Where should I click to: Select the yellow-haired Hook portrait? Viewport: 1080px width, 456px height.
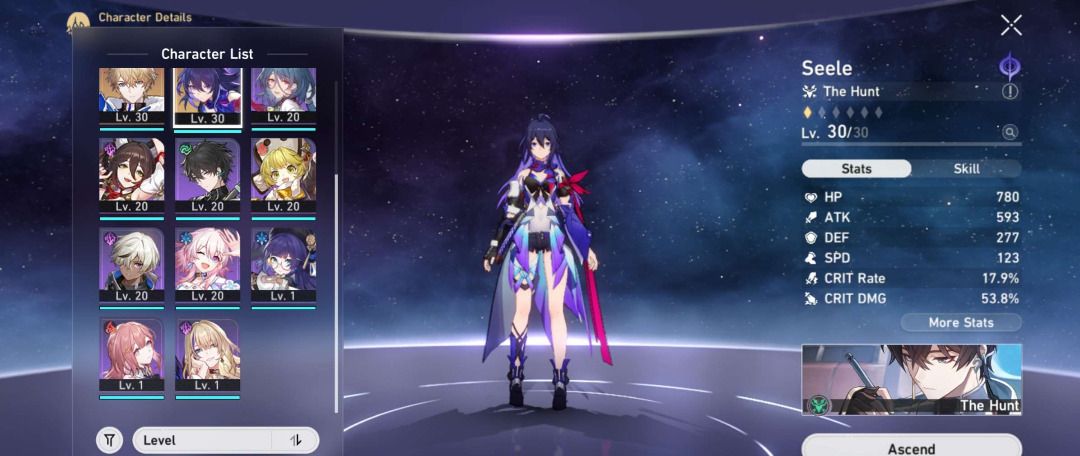284,176
